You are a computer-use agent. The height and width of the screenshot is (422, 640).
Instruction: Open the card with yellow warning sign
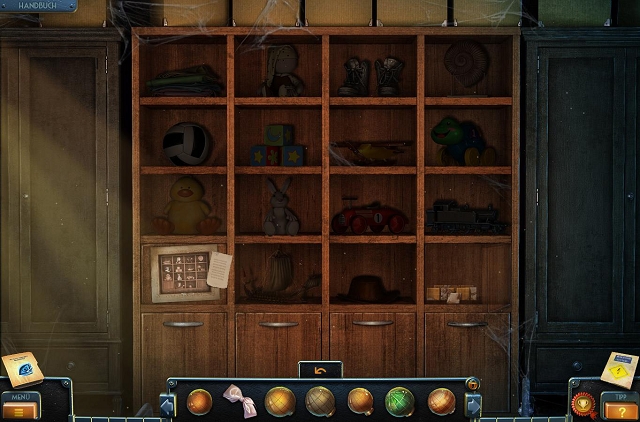tap(619, 369)
